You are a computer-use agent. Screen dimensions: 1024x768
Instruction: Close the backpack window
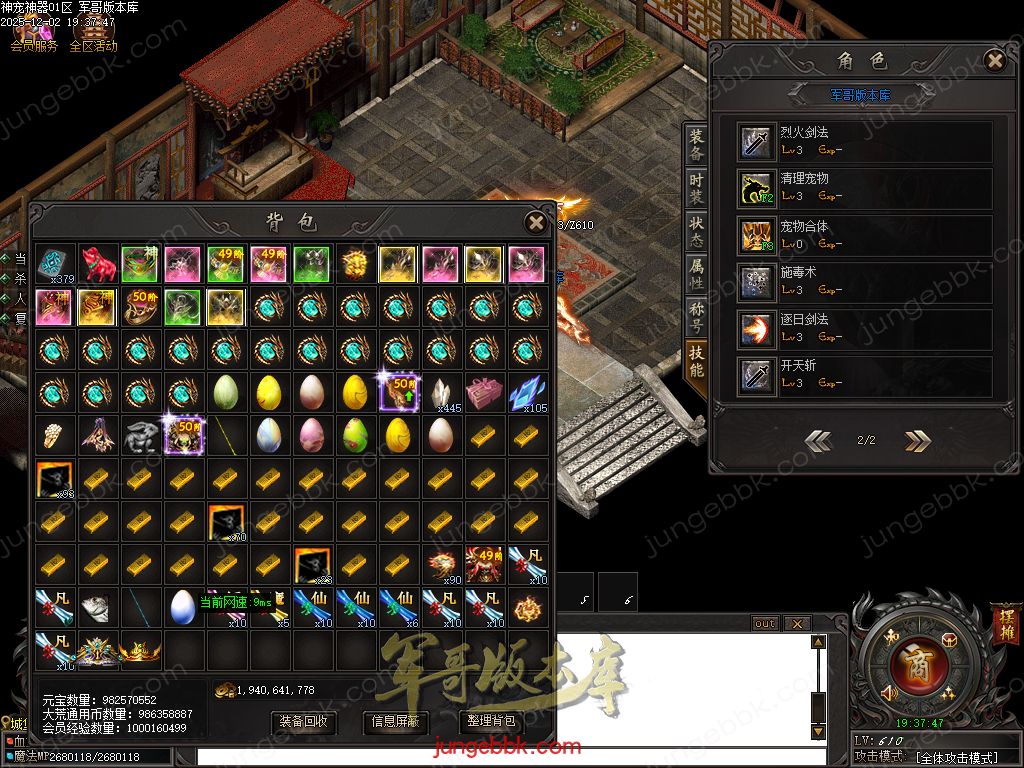coord(536,222)
